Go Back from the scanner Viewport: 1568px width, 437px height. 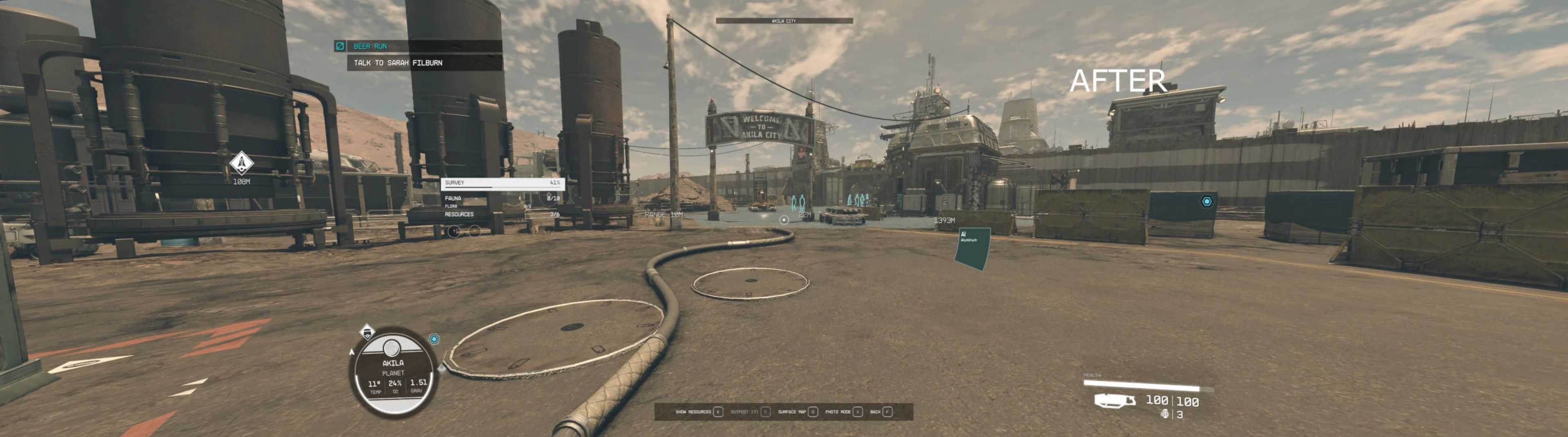(881, 412)
